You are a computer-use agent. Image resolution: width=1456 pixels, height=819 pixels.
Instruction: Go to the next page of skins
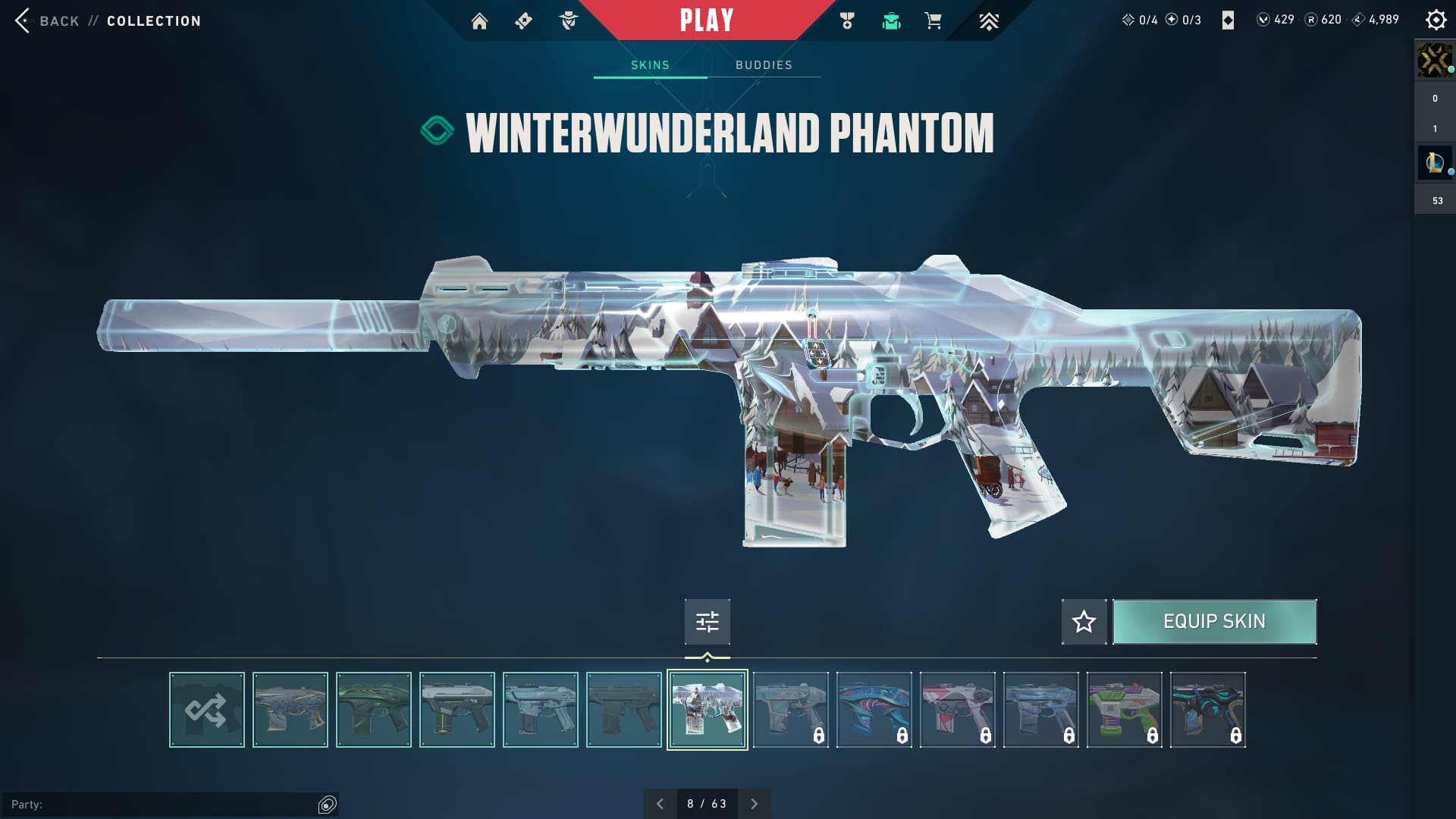(754, 804)
